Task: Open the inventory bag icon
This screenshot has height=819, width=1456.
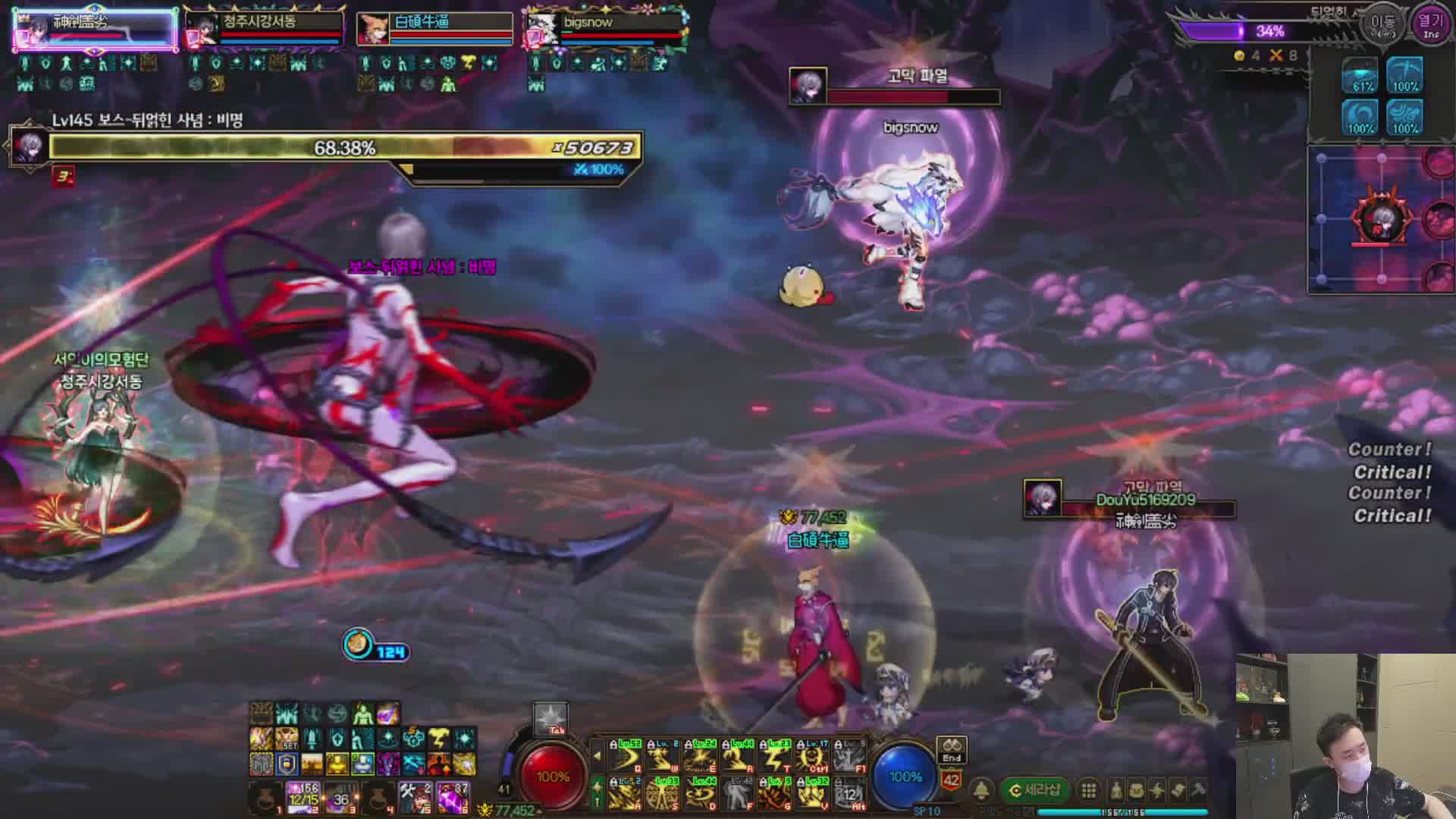Action: point(1136,790)
